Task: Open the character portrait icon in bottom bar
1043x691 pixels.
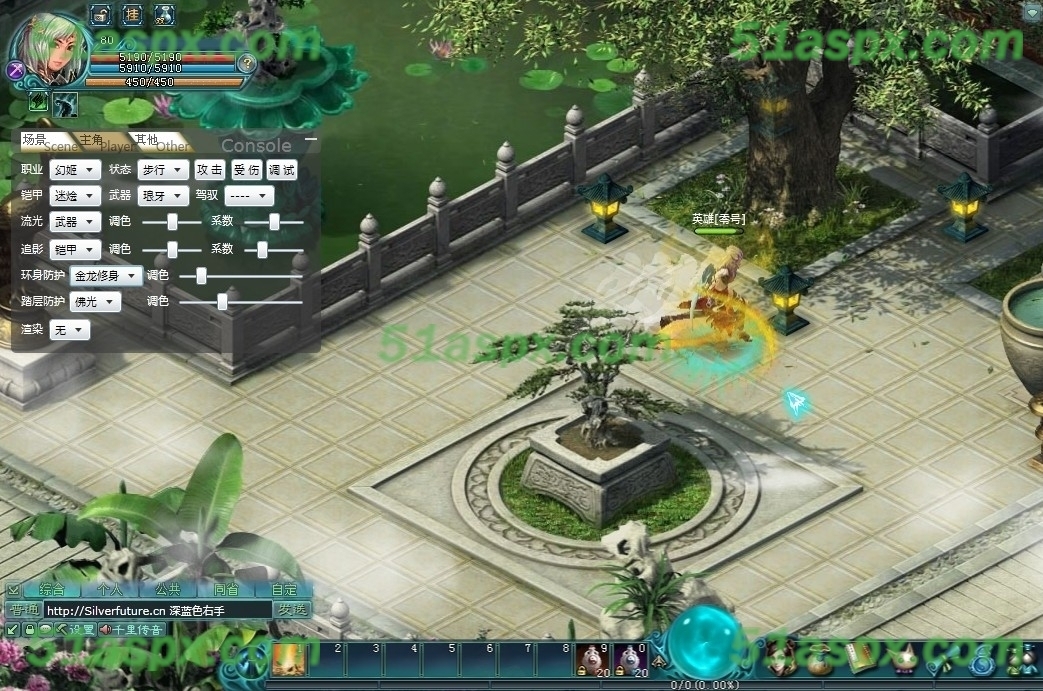Action: (785, 659)
